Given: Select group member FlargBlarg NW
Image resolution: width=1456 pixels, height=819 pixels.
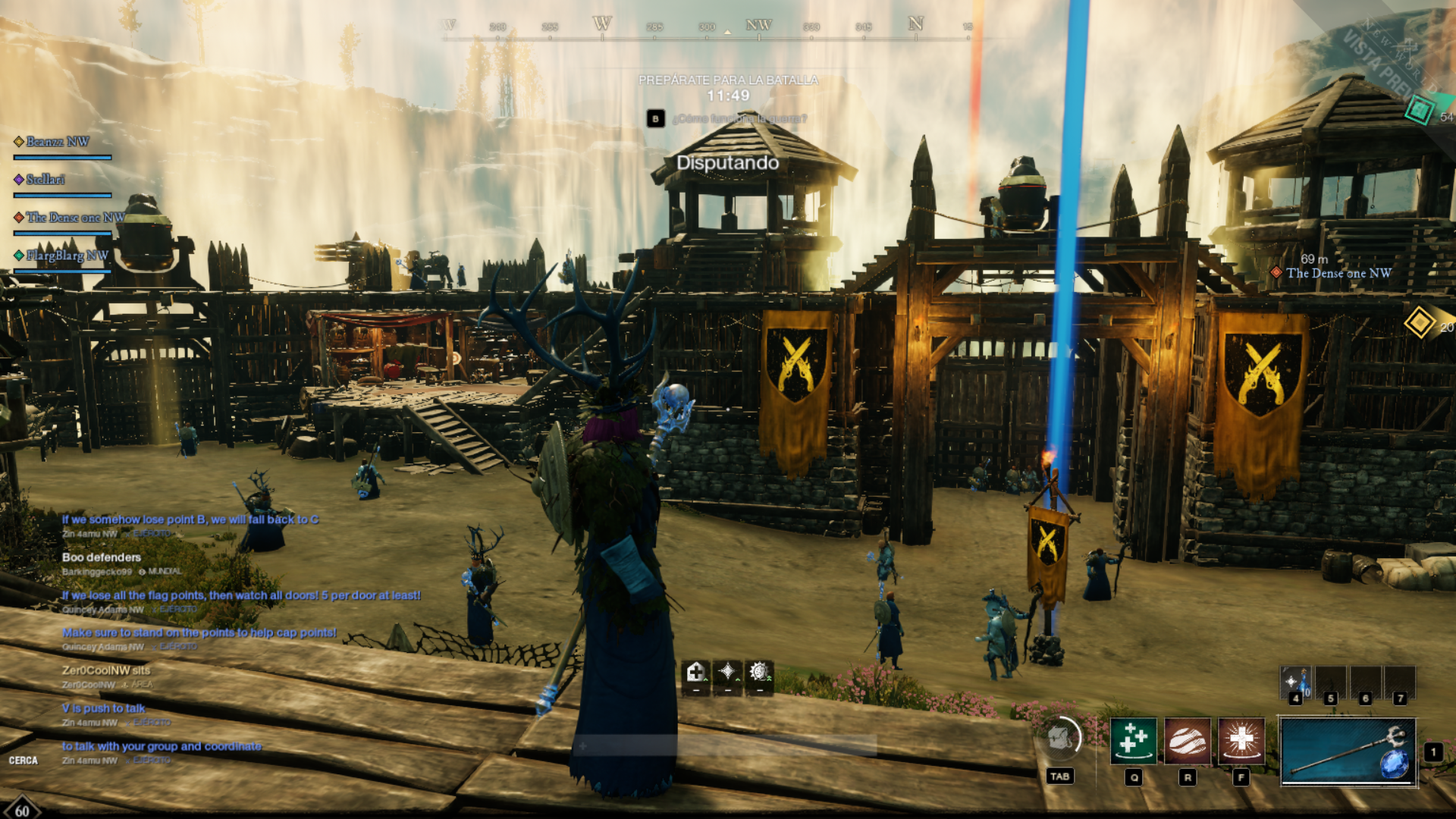Looking at the screenshot, I should 67,256.
